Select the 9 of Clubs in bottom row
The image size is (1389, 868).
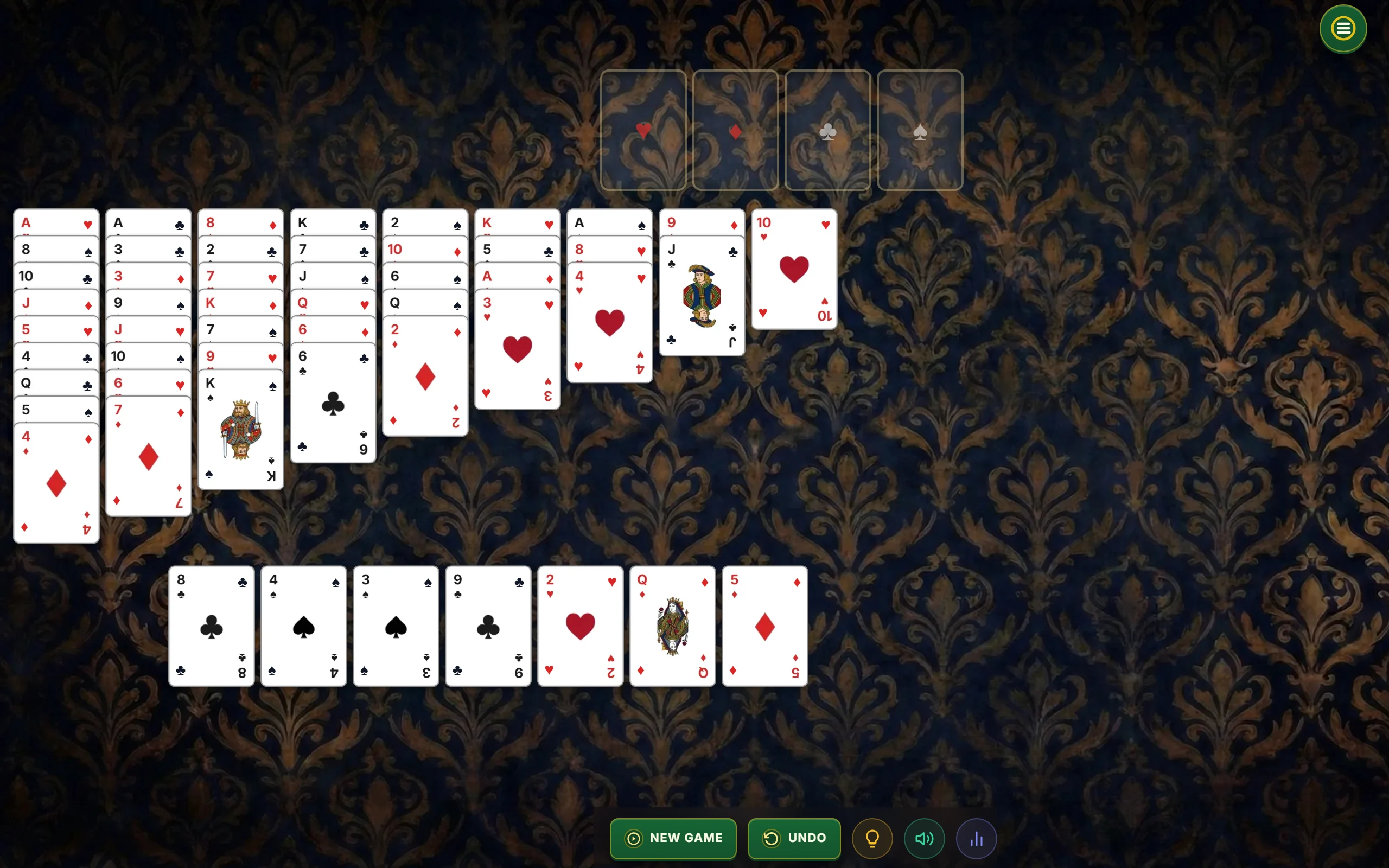click(488, 626)
